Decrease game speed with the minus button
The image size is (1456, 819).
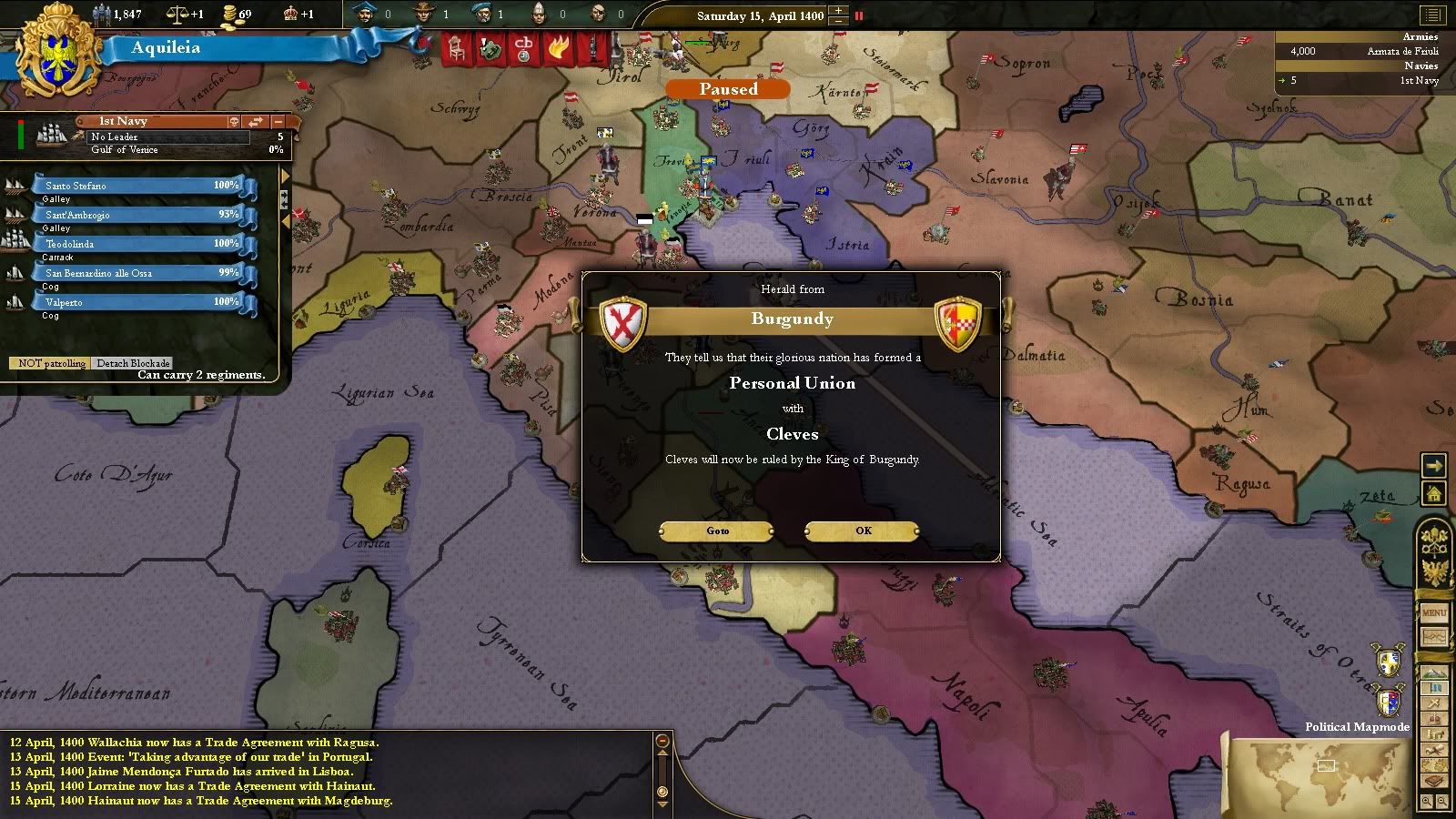(838, 21)
